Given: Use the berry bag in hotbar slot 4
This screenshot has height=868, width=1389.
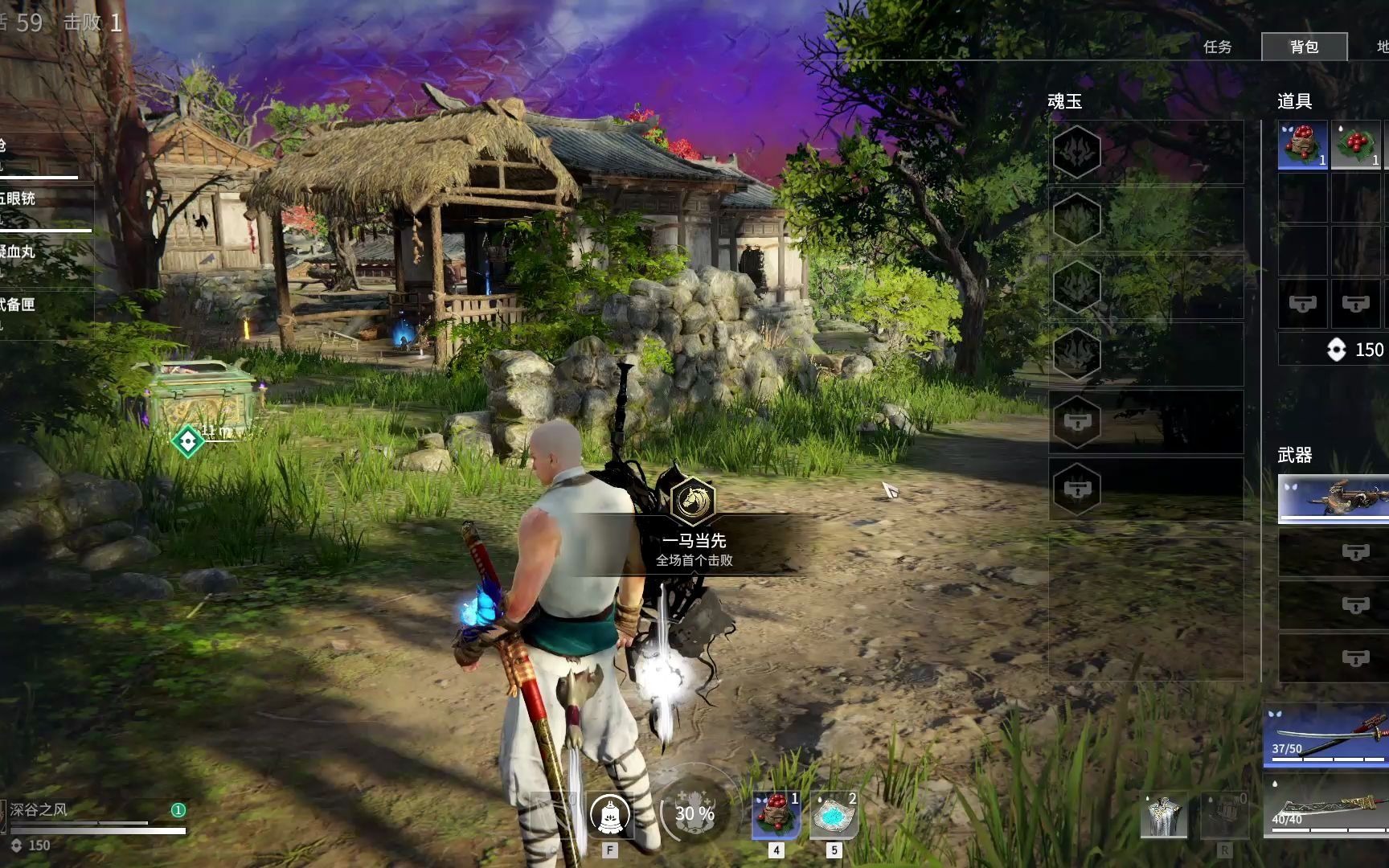Looking at the screenshot, I should coord(776,814).
